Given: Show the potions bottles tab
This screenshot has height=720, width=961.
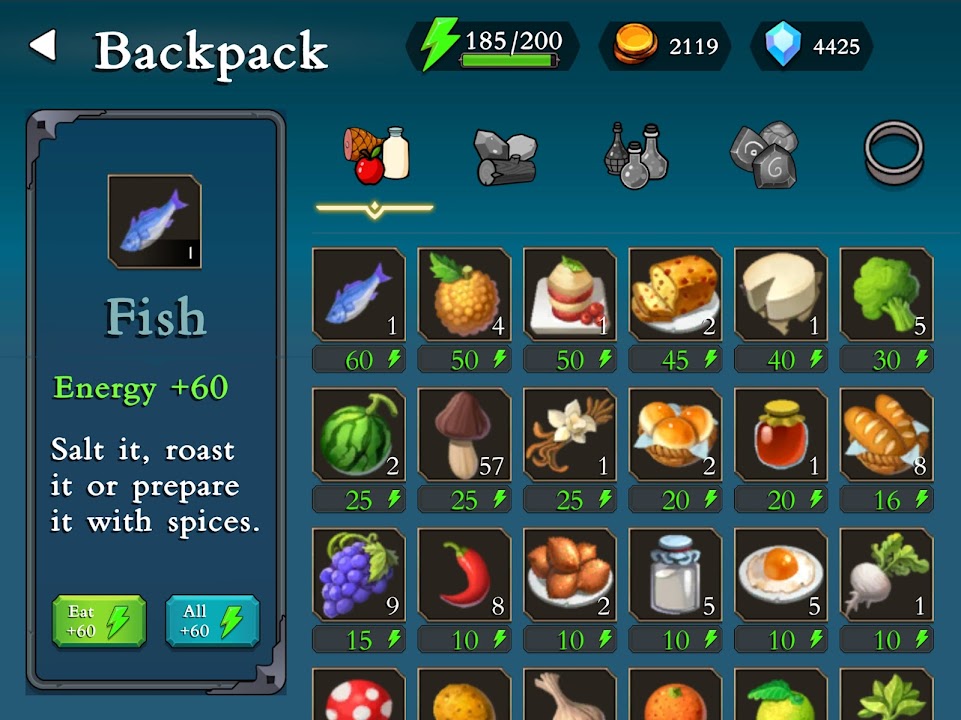Looking at the screenshot, I should click(x=635, y=156).
